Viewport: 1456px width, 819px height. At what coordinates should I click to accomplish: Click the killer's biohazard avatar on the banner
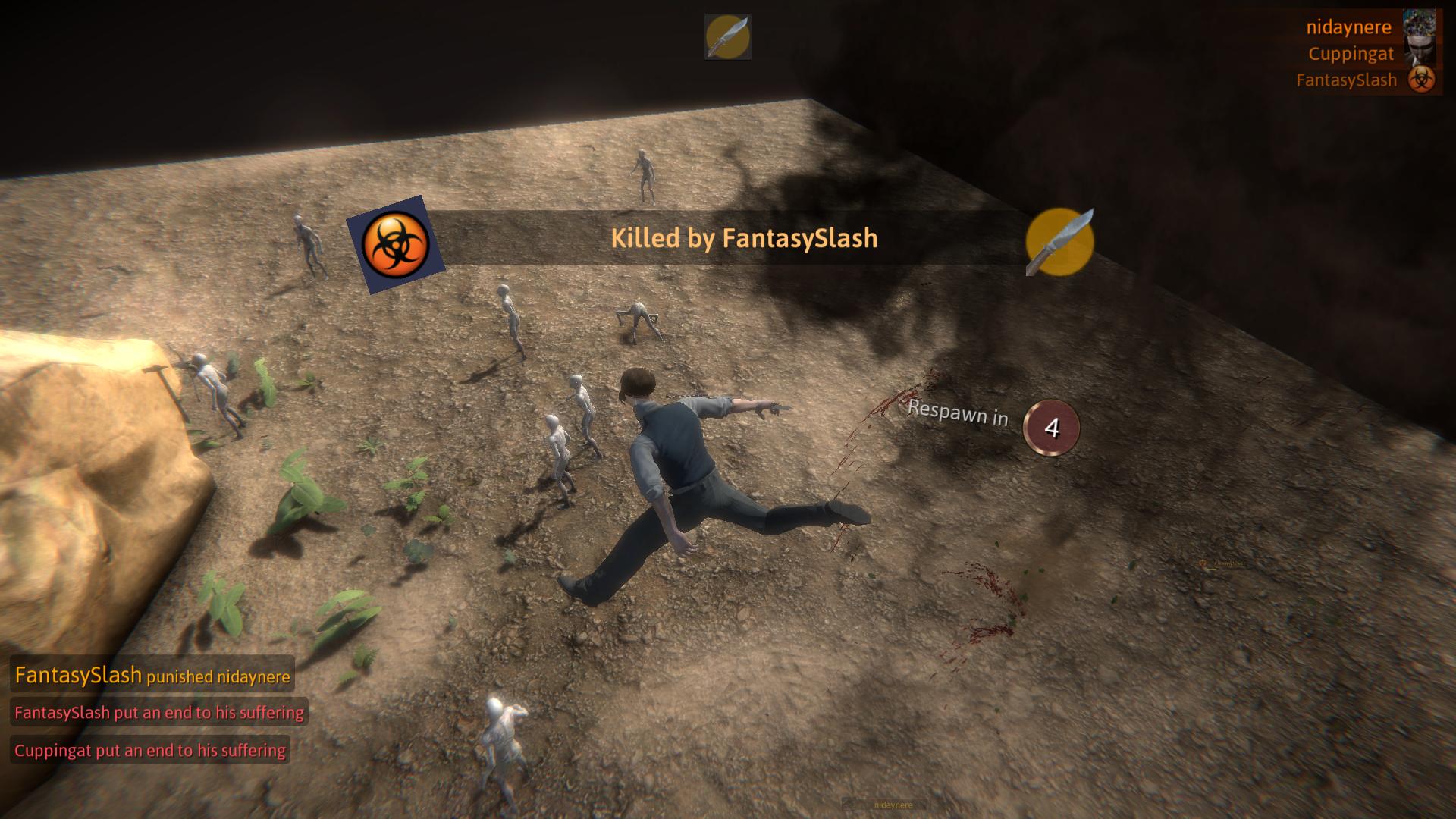395,244
